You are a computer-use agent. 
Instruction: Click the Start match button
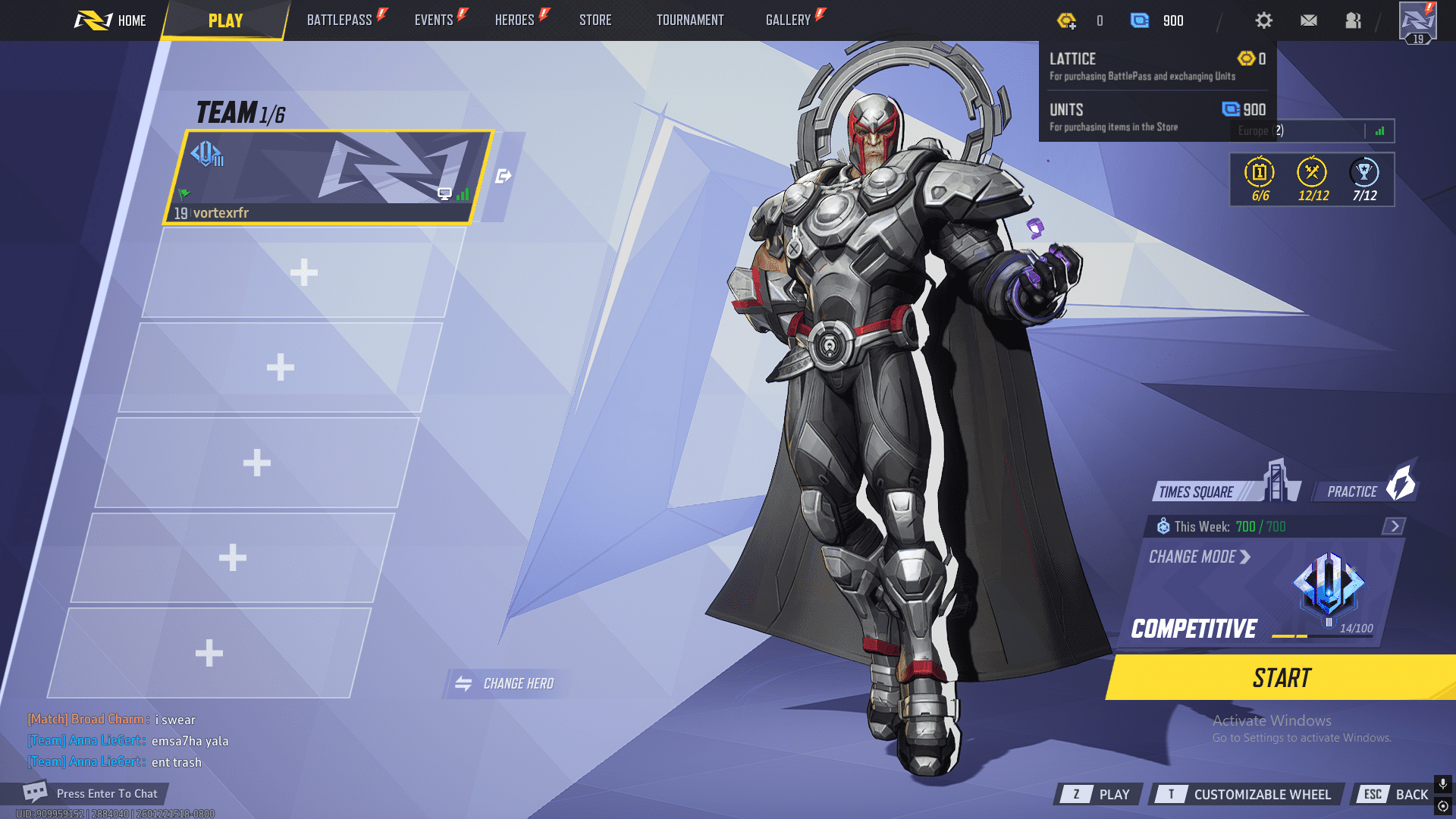click(1282, 677)
